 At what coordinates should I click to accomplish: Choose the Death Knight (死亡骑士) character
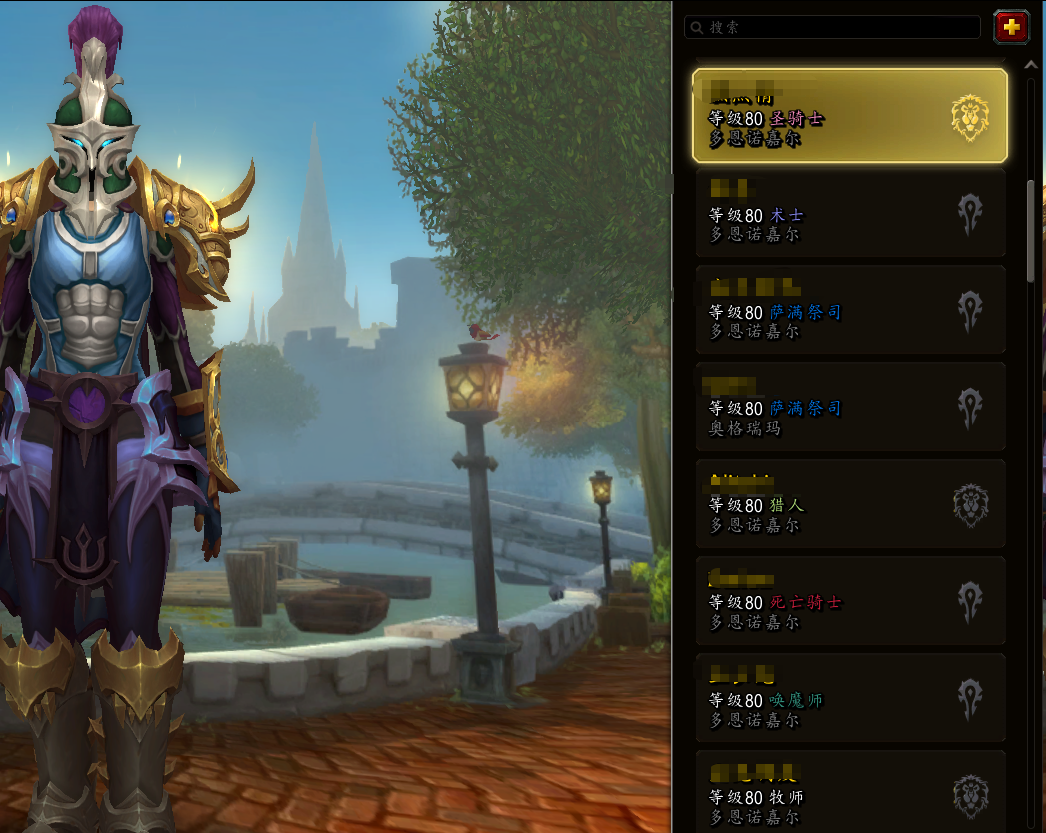tap(850, 602)
